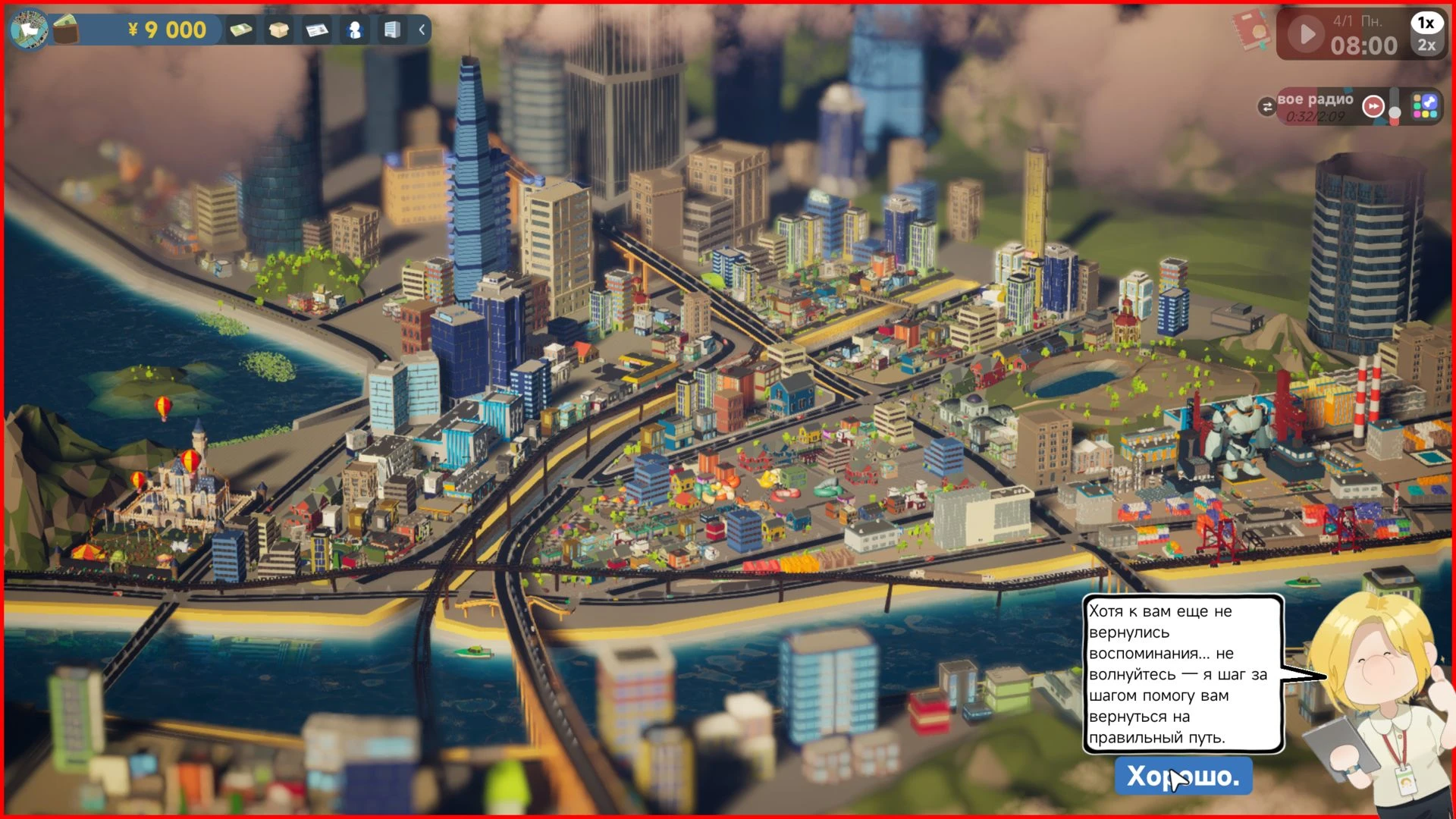Confirm dialogue with the Хорошо button
This screenshot has width=1456, height=819.
click(1182, 776)
